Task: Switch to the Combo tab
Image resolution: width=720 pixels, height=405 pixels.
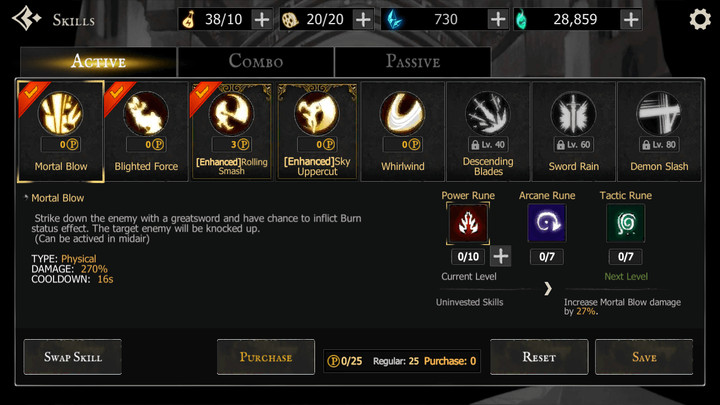Action: click(256, 61)
